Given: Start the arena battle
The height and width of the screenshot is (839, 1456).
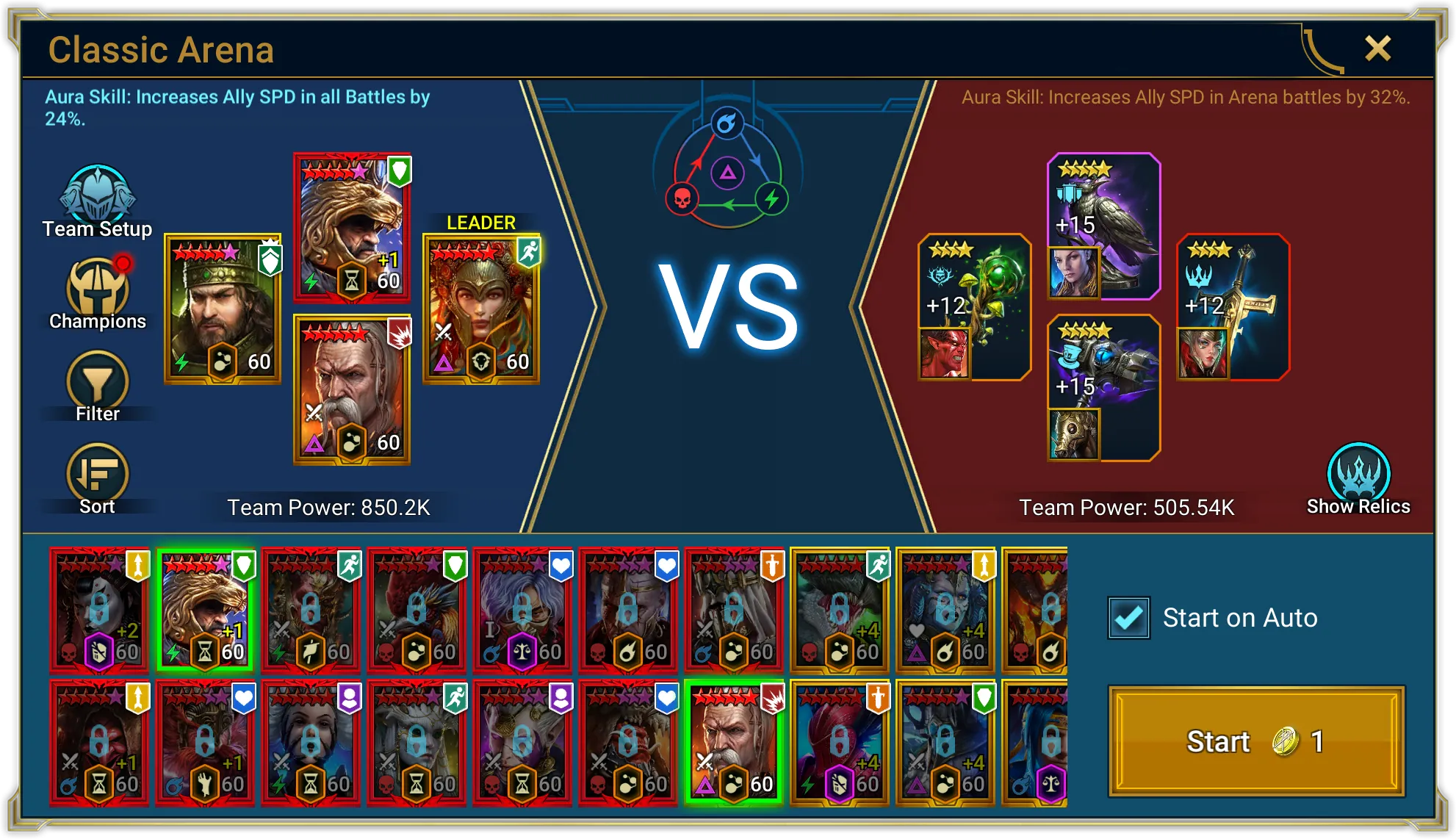Looking at the screenshot, I should [1256, 741].
